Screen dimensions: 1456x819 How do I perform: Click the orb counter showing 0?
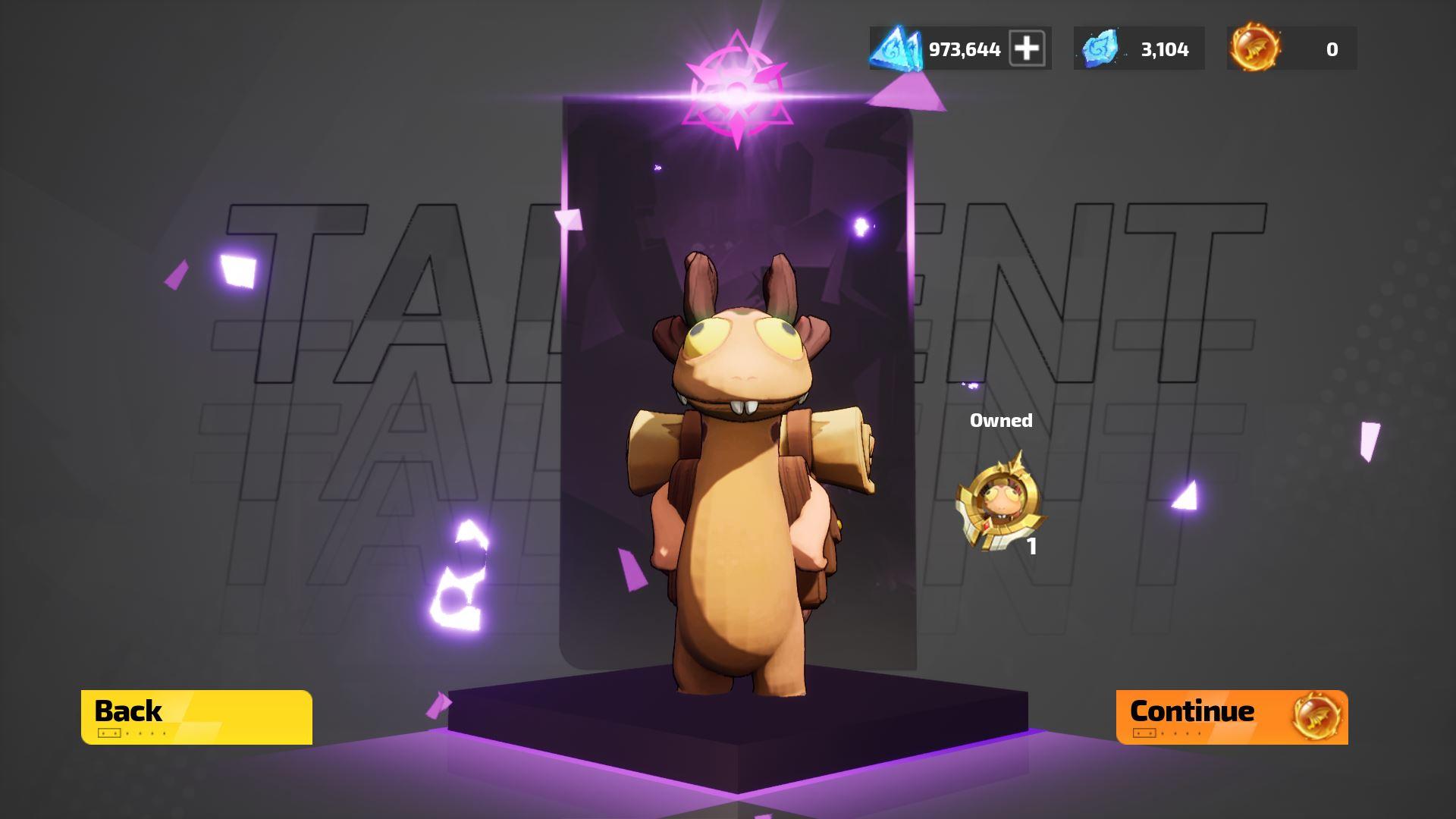(x=1329, y=49)
